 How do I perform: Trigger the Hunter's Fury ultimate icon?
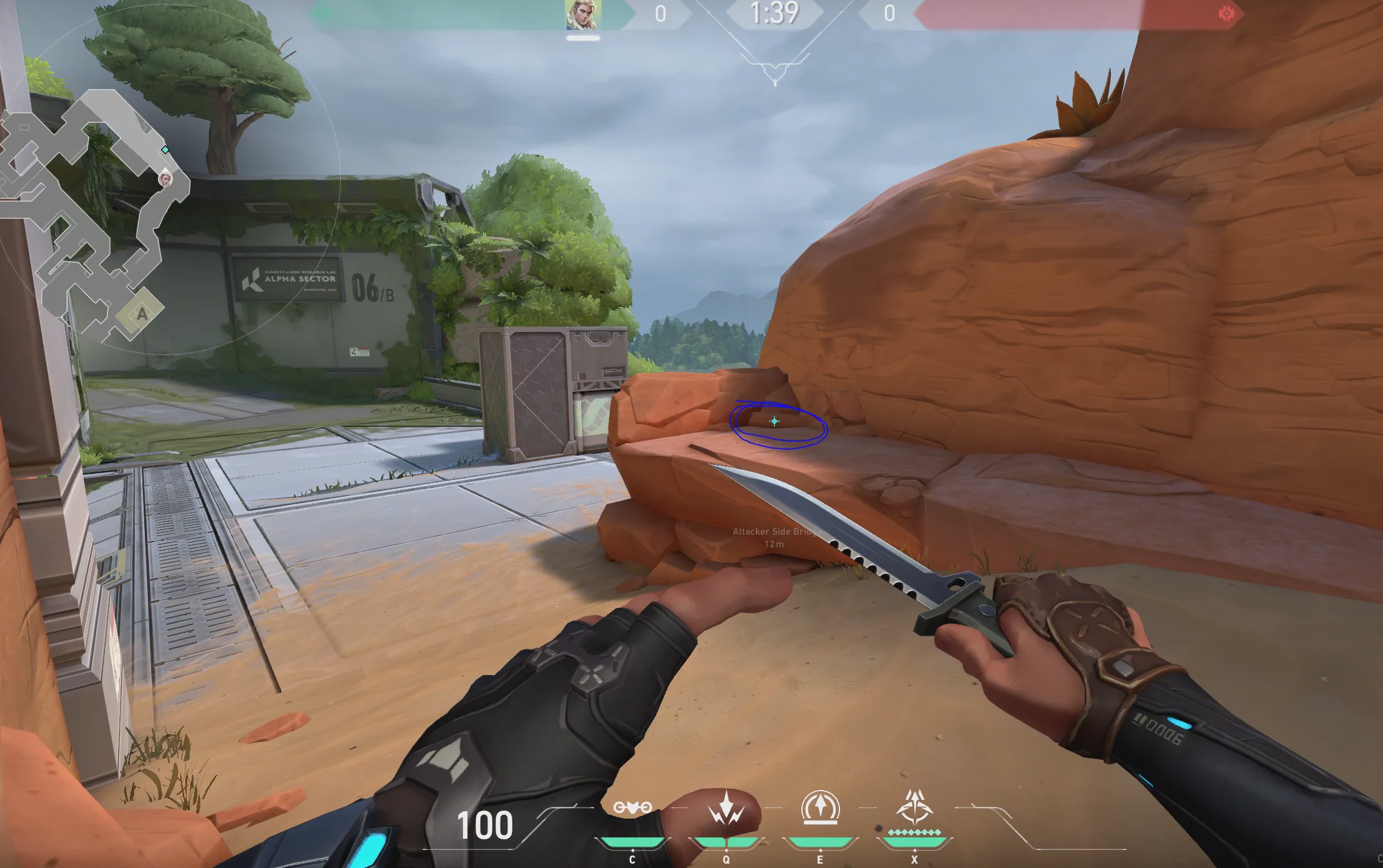(914, 807)
